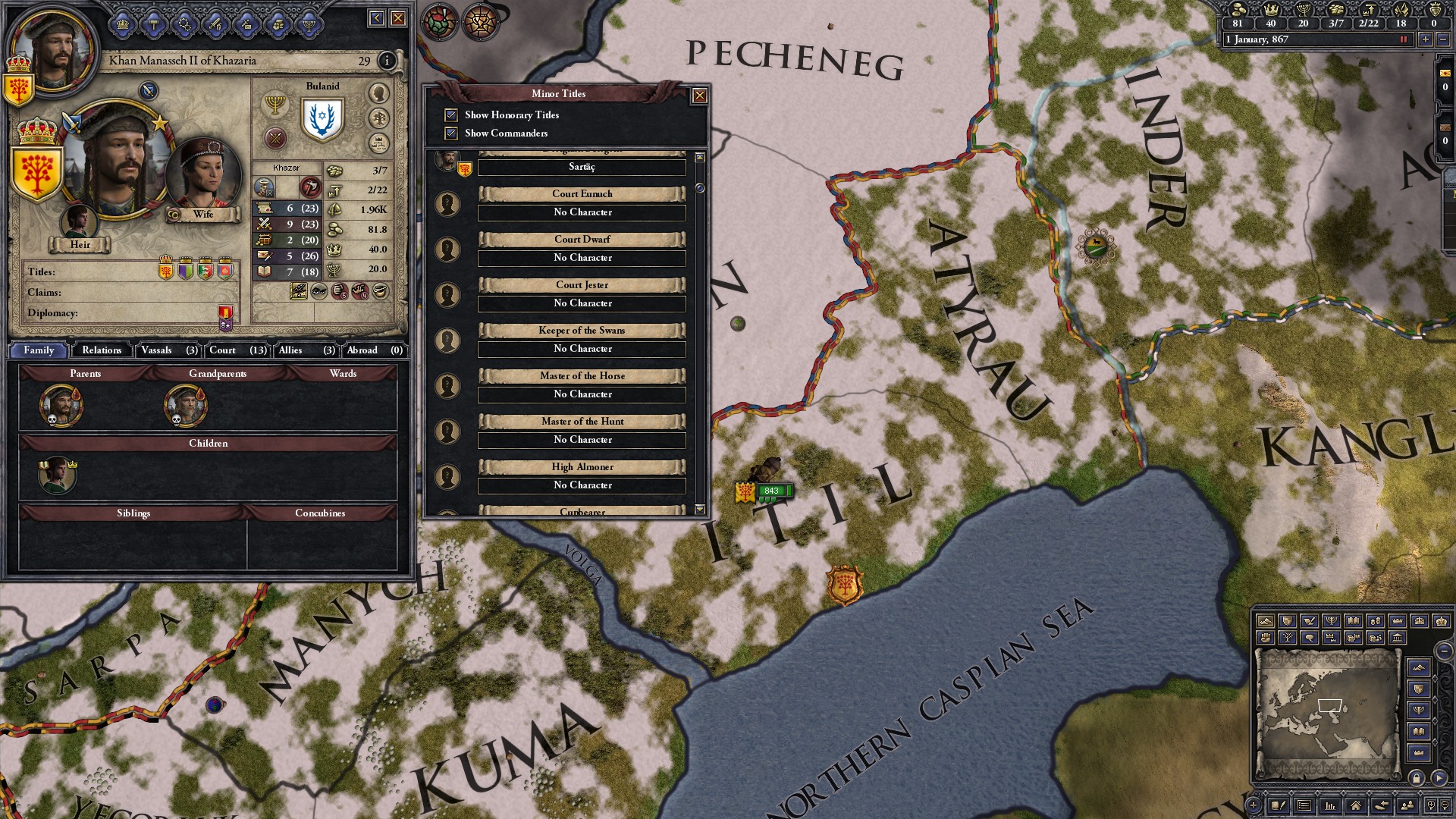
Task: Assign a character to High Almoner
Action: coord(582,485)
